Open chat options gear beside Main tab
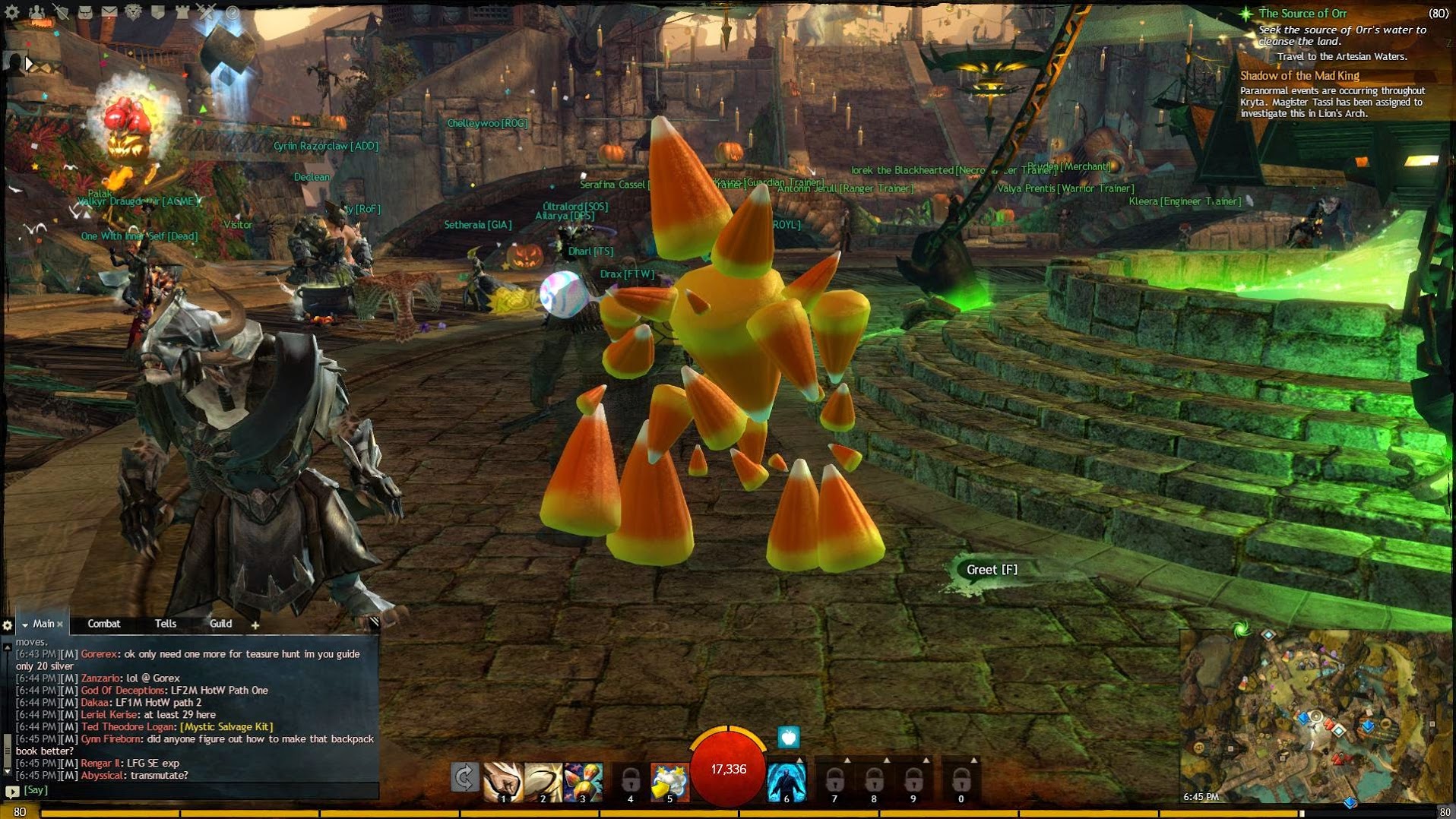1456x819 pixels. [8, 625]
